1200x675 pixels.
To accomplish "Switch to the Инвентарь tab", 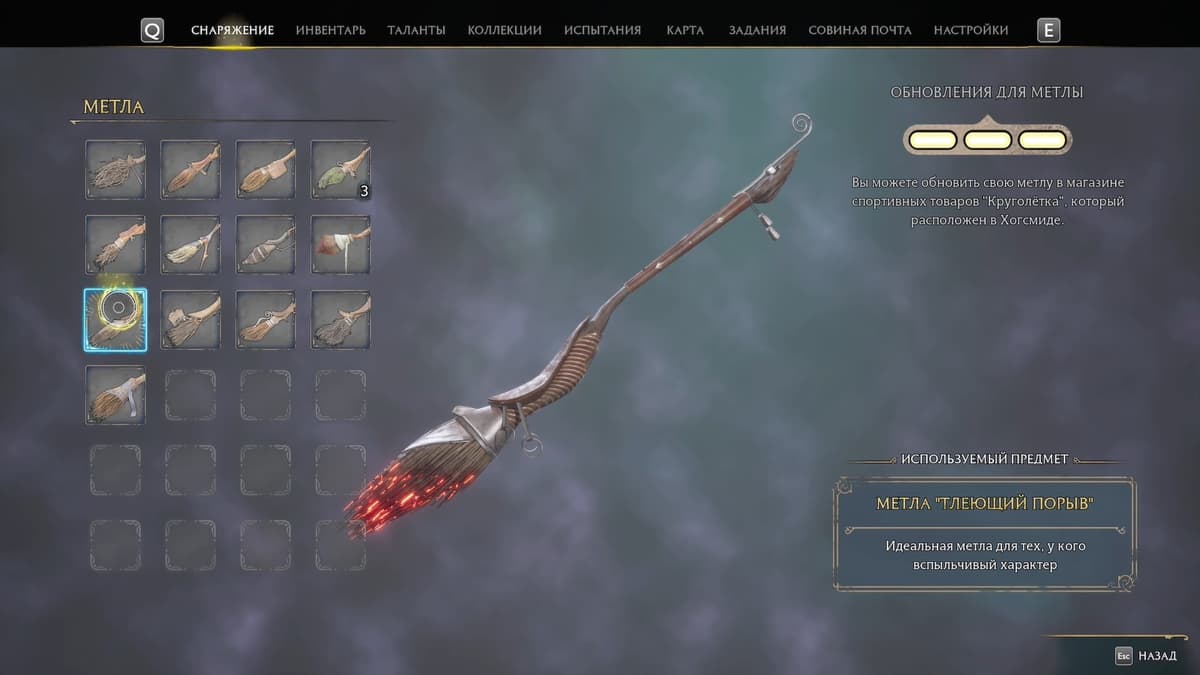I will tap(330, 30).
